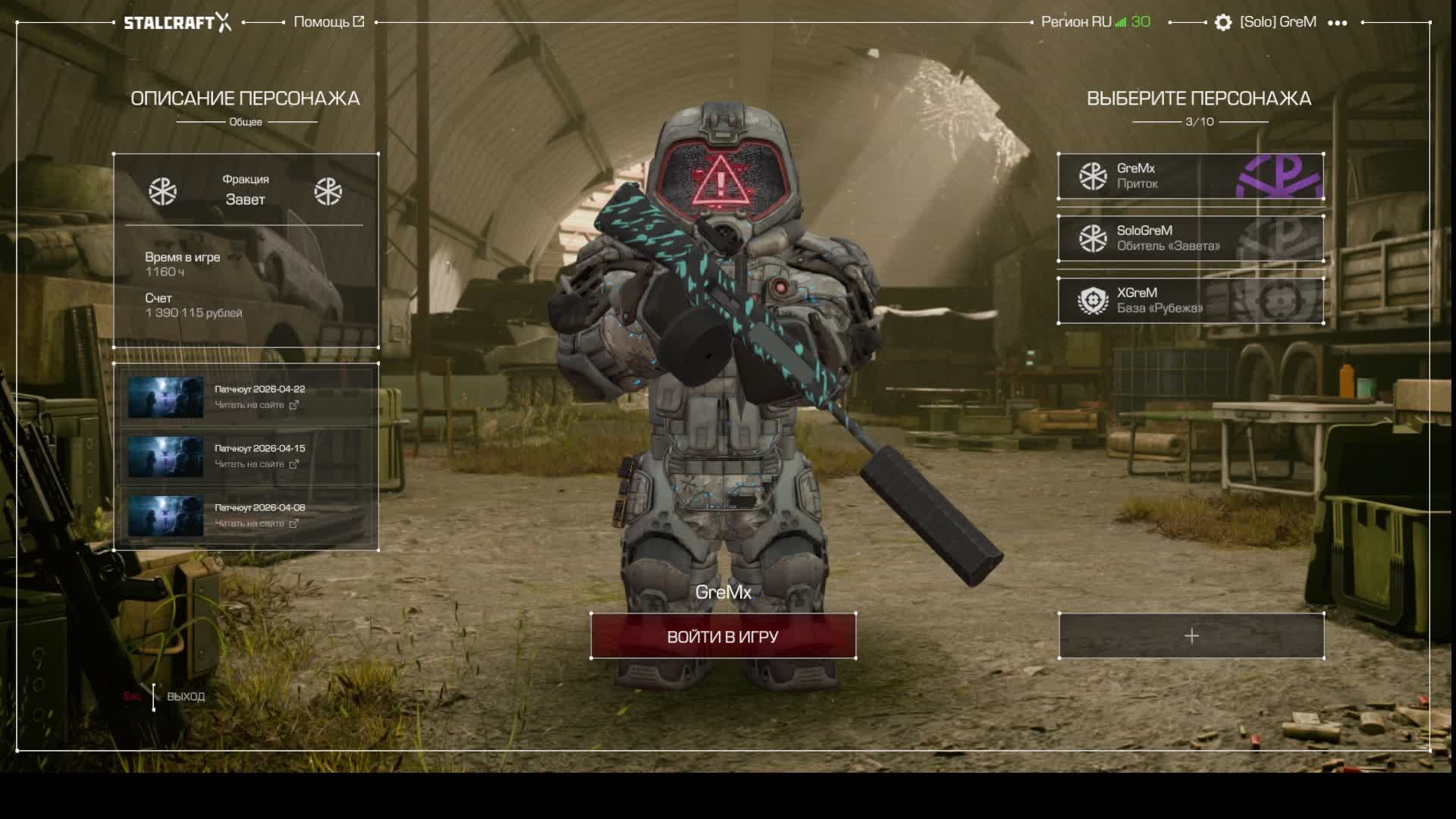This screenshot has height=819, width=1456.
Task: Enter the game with ВОЙТИ В ИГРУ
Action: 723,636
